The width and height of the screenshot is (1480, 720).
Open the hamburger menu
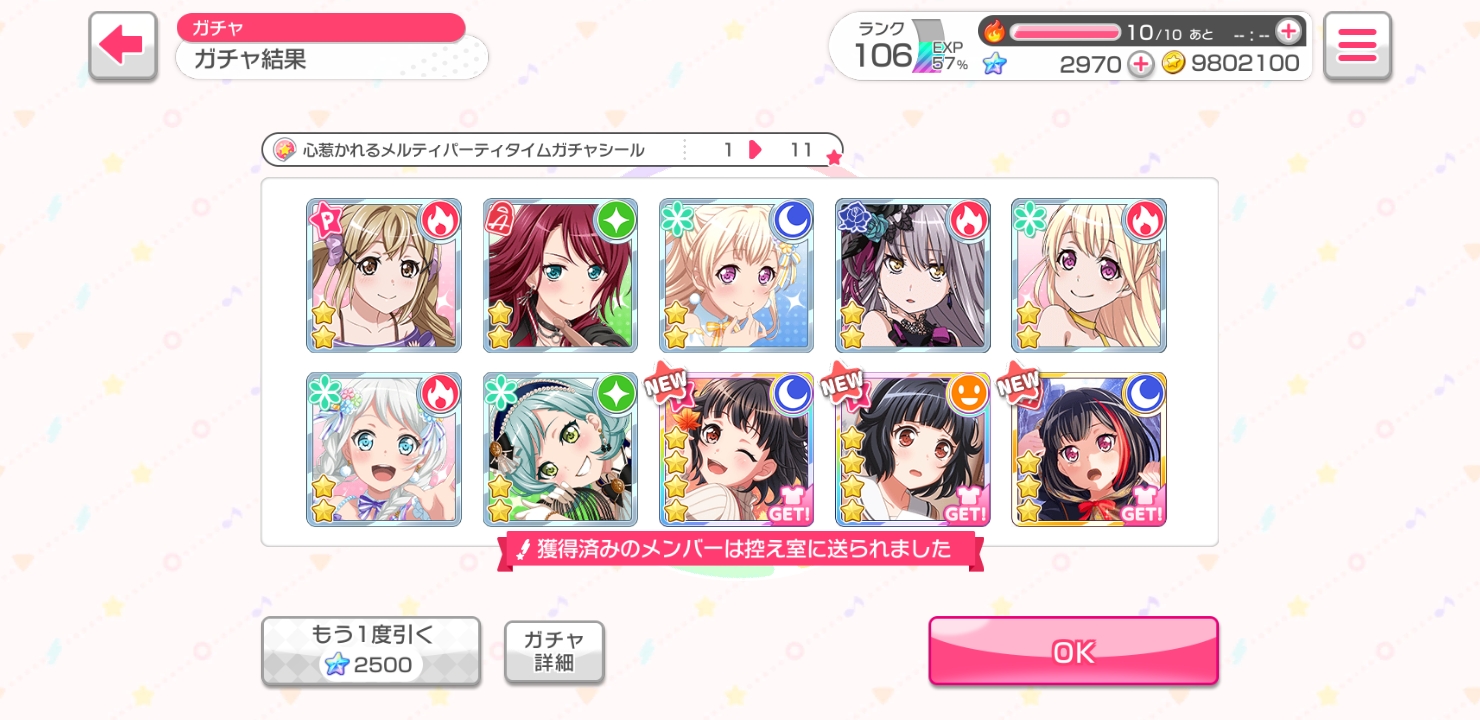pos(1357,45)
